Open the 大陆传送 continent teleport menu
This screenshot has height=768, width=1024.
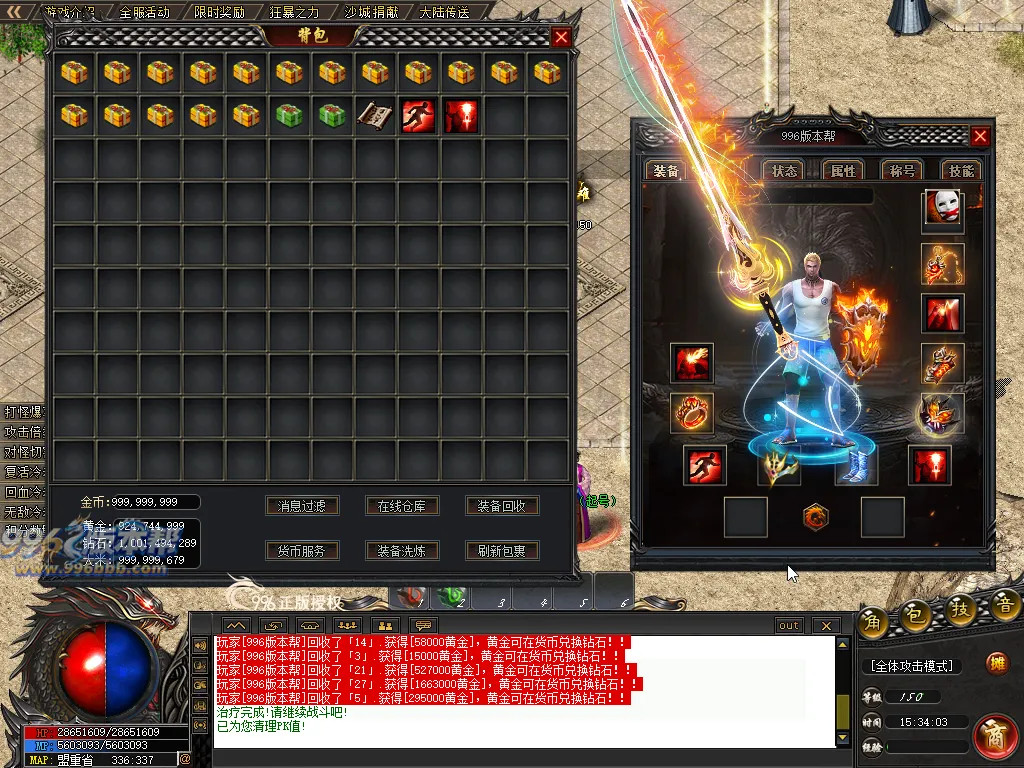coord(444,13)
